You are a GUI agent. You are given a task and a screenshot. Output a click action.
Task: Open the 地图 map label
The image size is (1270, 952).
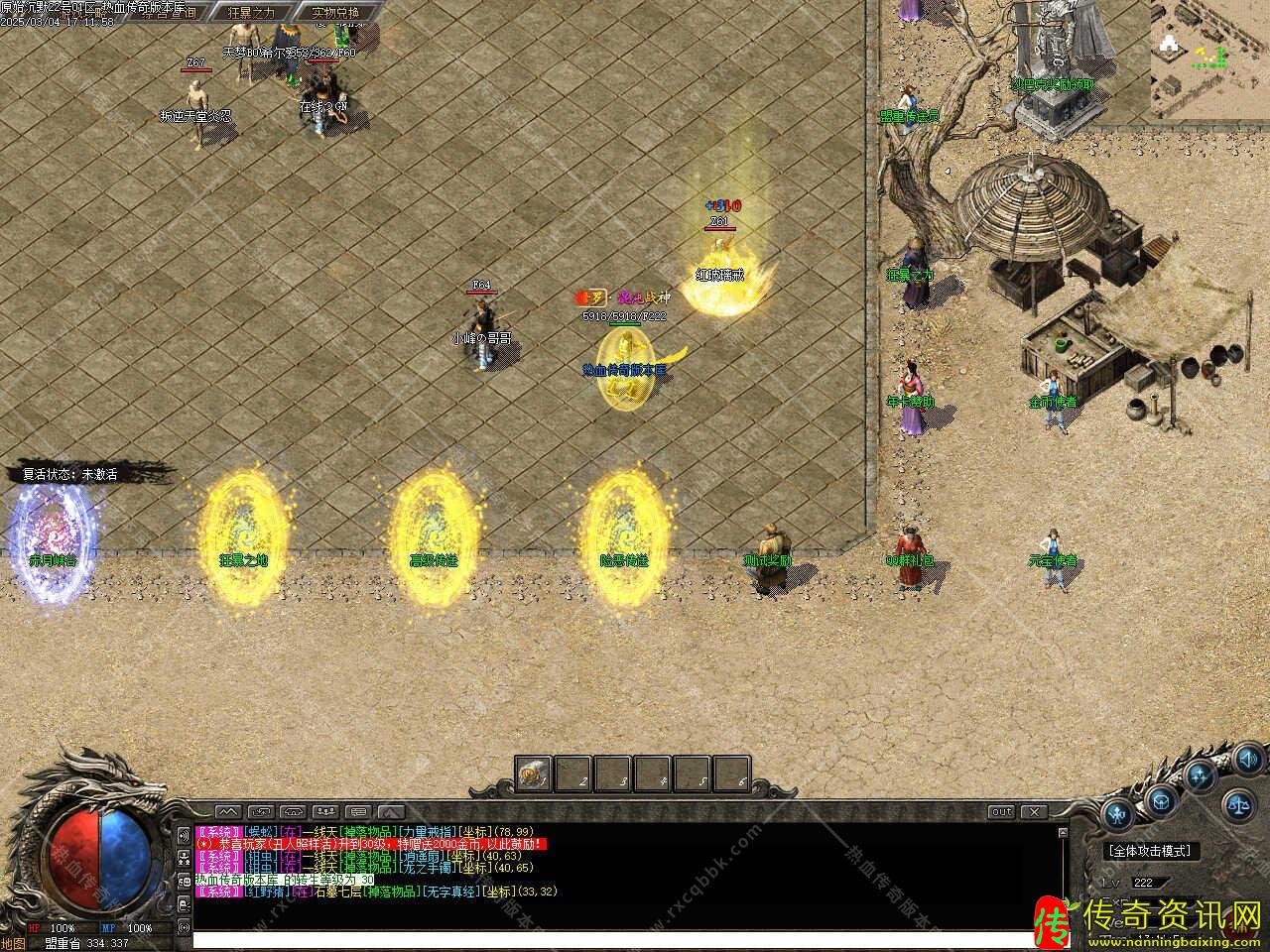tap(12, 943)
